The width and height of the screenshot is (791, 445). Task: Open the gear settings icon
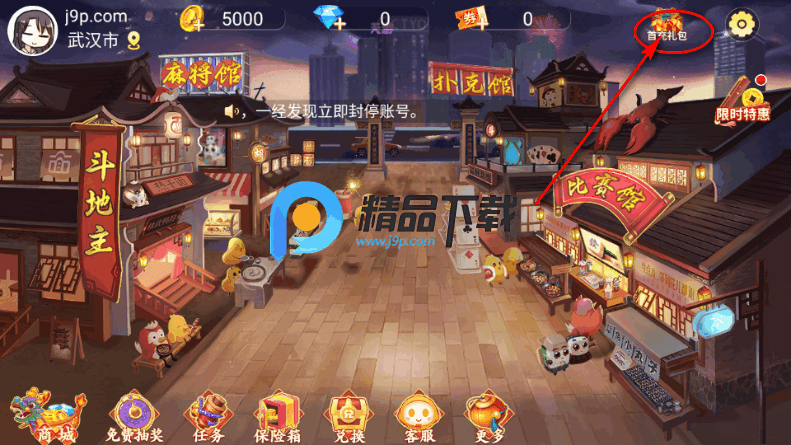741,24
